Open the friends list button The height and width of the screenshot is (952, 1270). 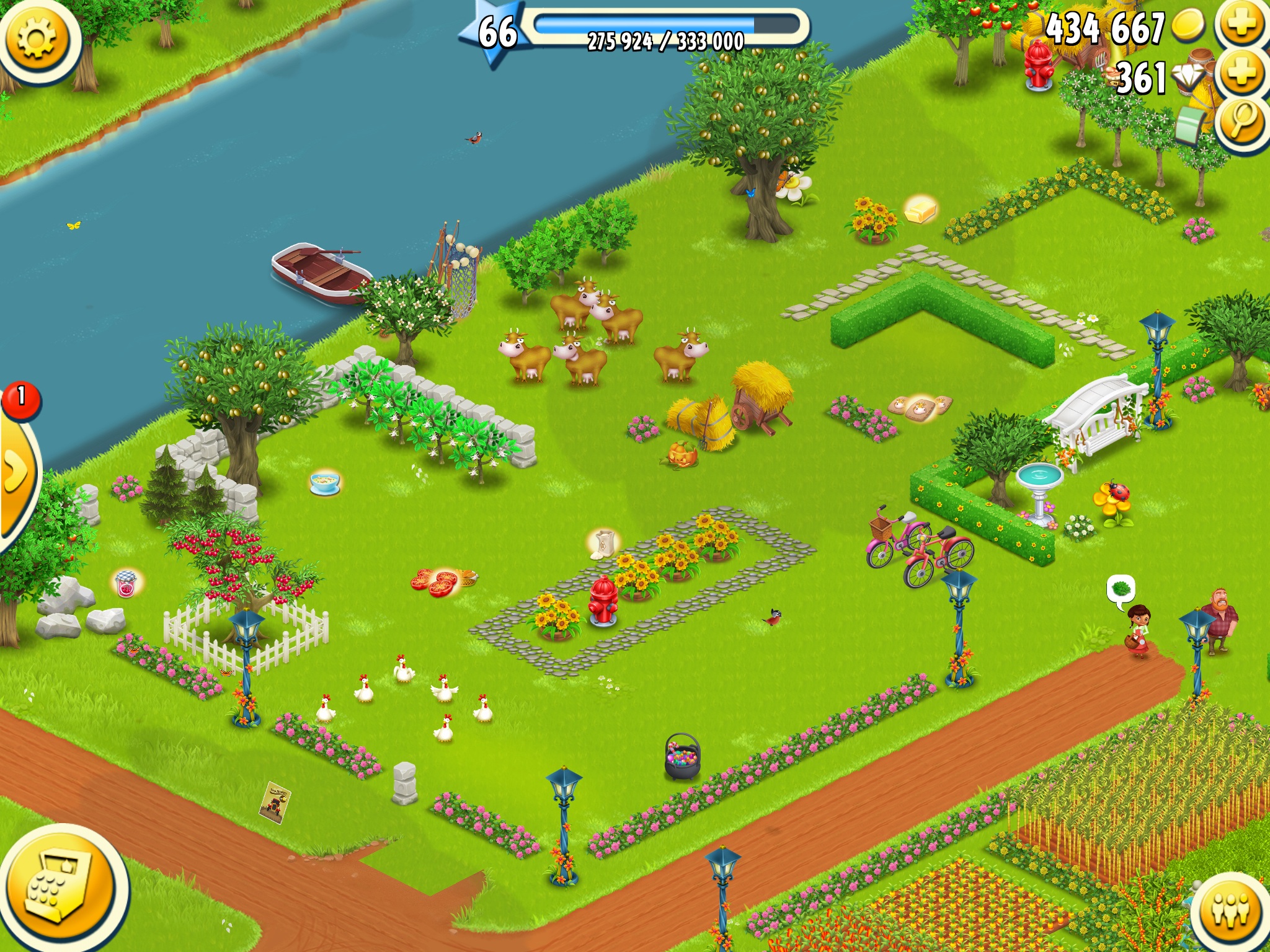pyautogui.click(x=1231, y=910)
